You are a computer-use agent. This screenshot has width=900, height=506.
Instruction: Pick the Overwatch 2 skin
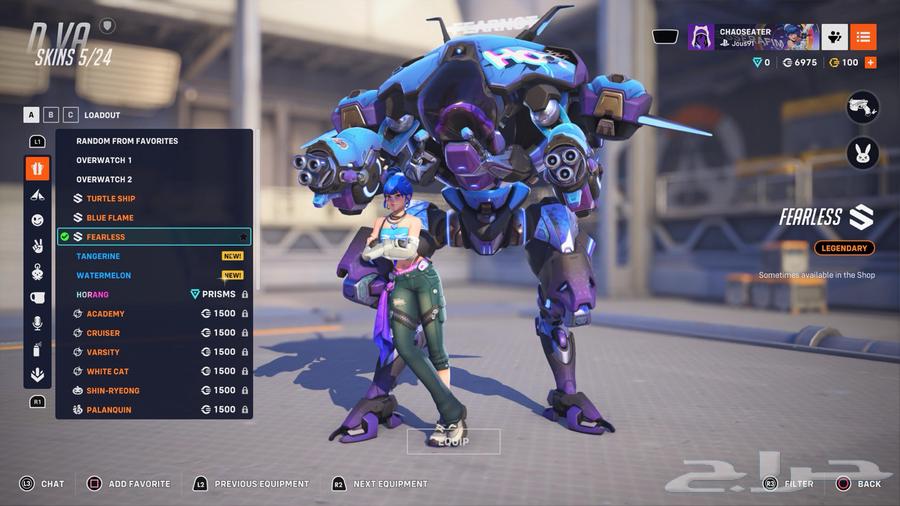[x=104, y=179]
